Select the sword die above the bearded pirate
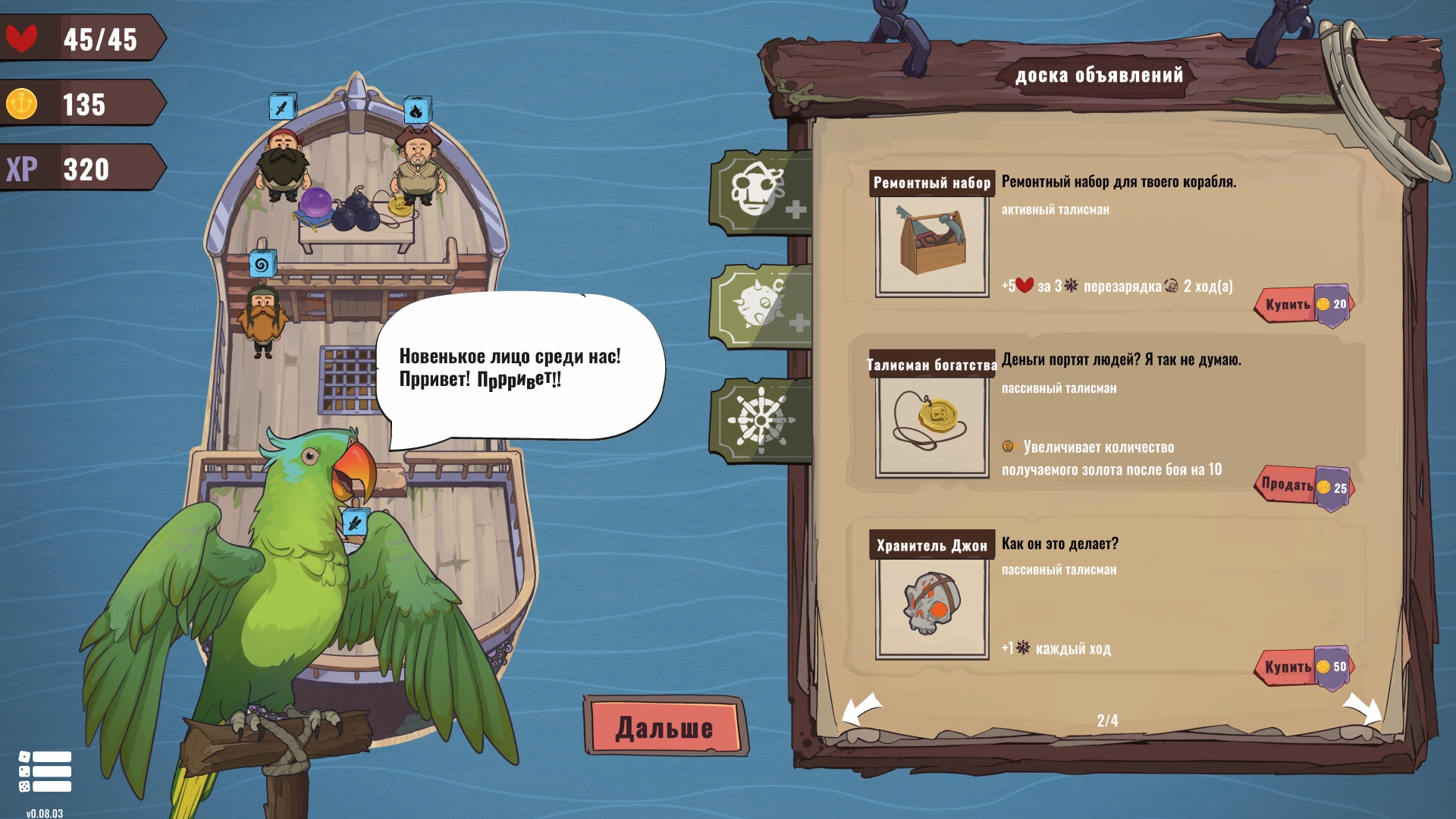This screenshot has height=819, width=1456. click(x=282, y=107)
